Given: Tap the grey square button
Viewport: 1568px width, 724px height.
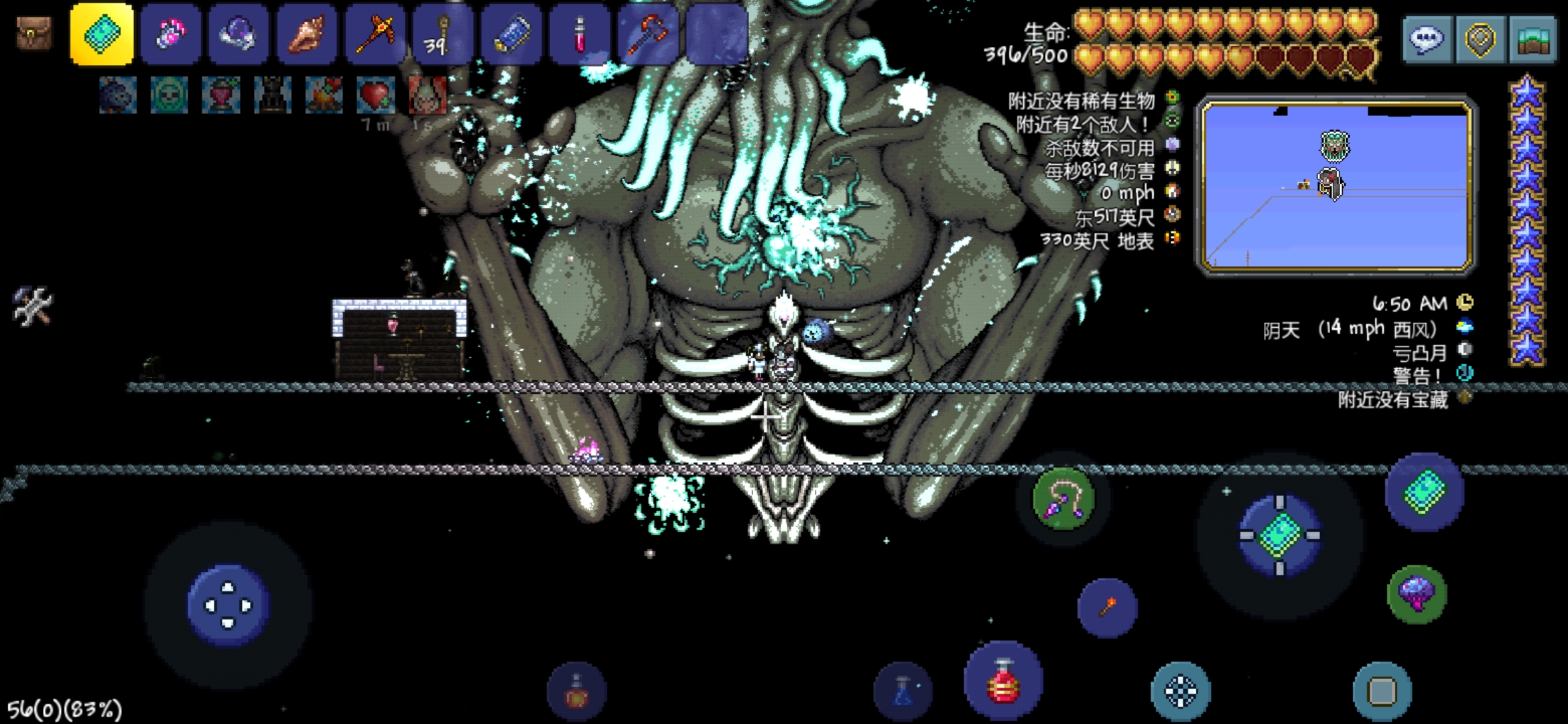Looking at the screenshot, I should 1382,691.
